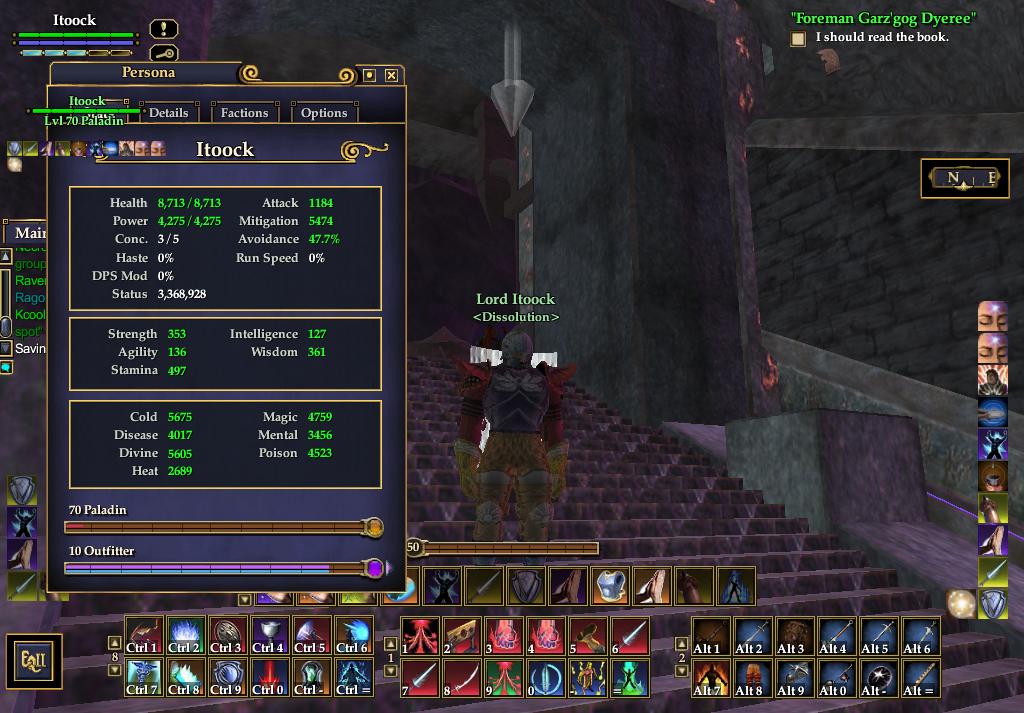Show the Options tab
The width and height of the screenshot is (1024, 713).
324,113
